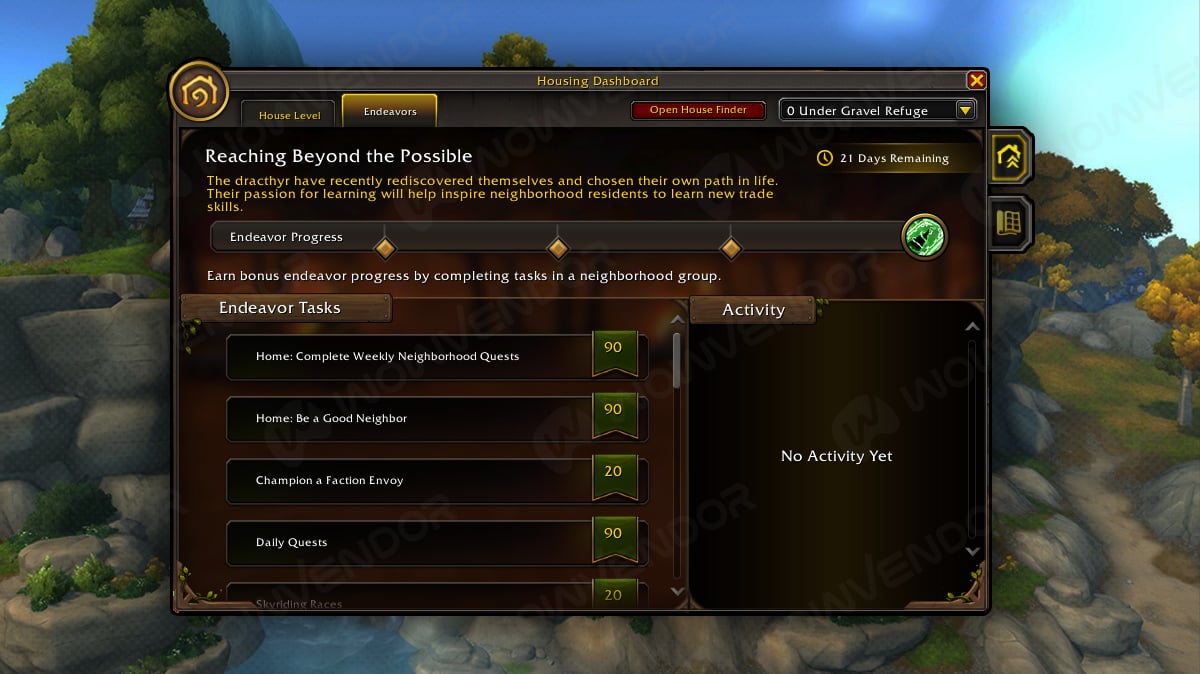Close the Housing Dashboard window
Screen dimensions: 1200x674
(x=976, y=81)
